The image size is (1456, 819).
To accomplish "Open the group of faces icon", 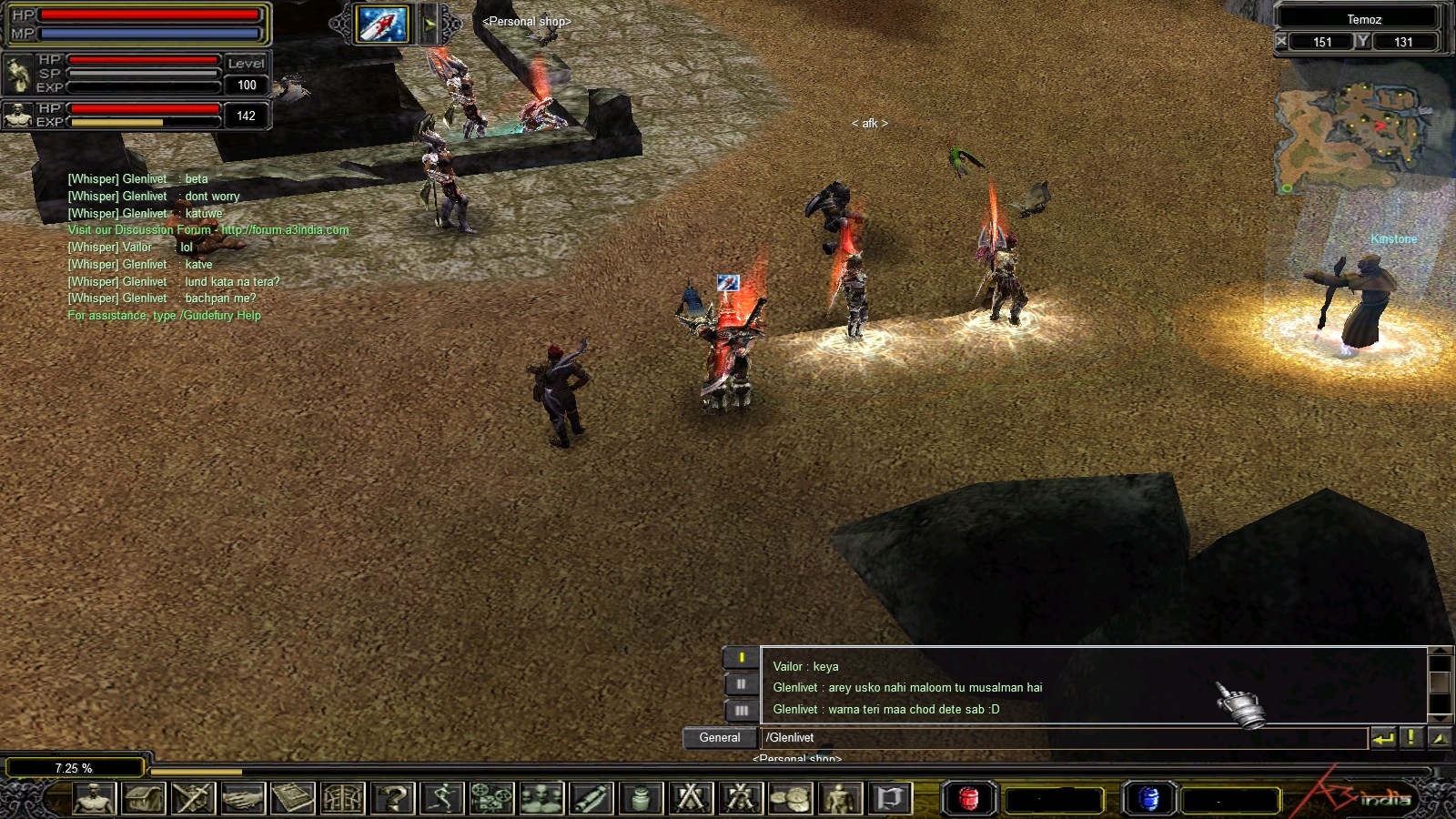I will tap(541, 798).
